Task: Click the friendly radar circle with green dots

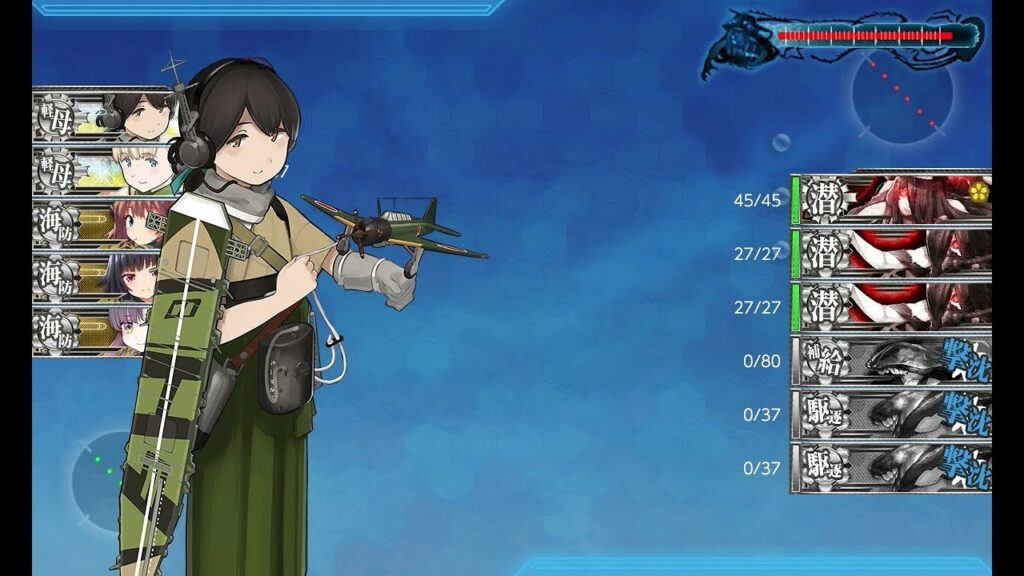Action: coord(108,469)
